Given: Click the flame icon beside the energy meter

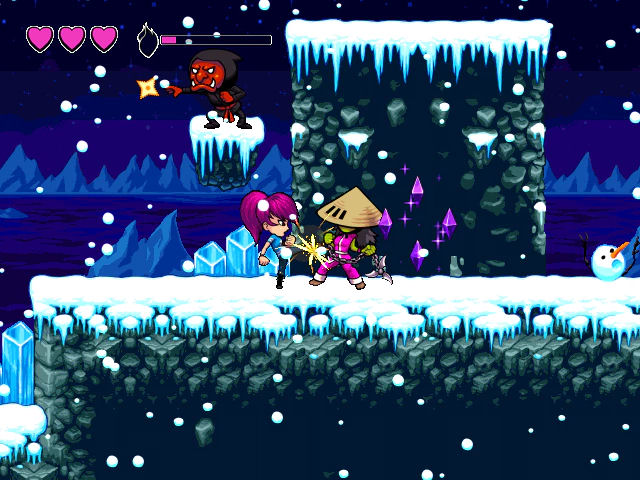Looking at the screenshot, I should [x=147, y=40].
